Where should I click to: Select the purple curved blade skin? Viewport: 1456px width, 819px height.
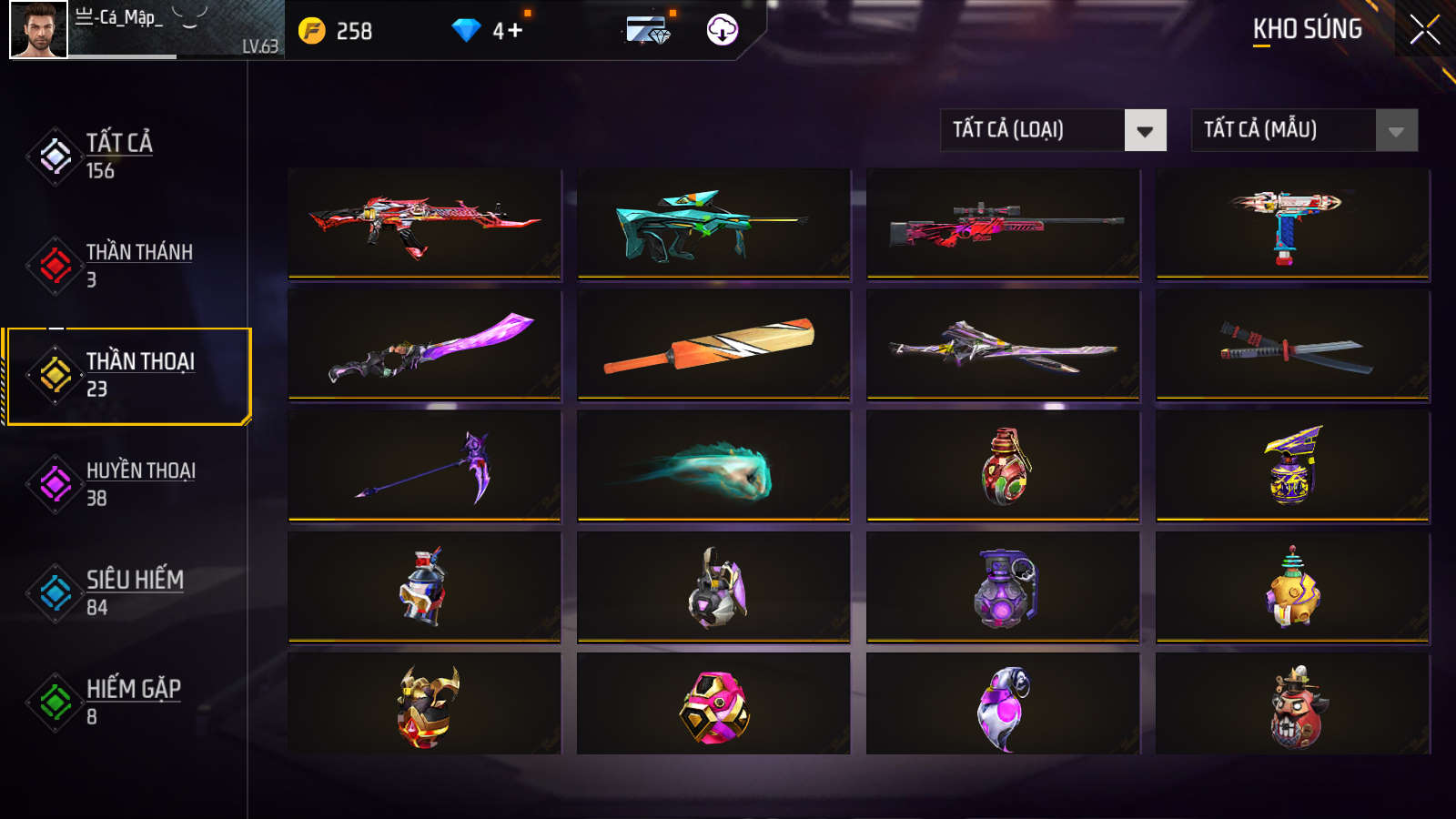(x=425, y=345)
